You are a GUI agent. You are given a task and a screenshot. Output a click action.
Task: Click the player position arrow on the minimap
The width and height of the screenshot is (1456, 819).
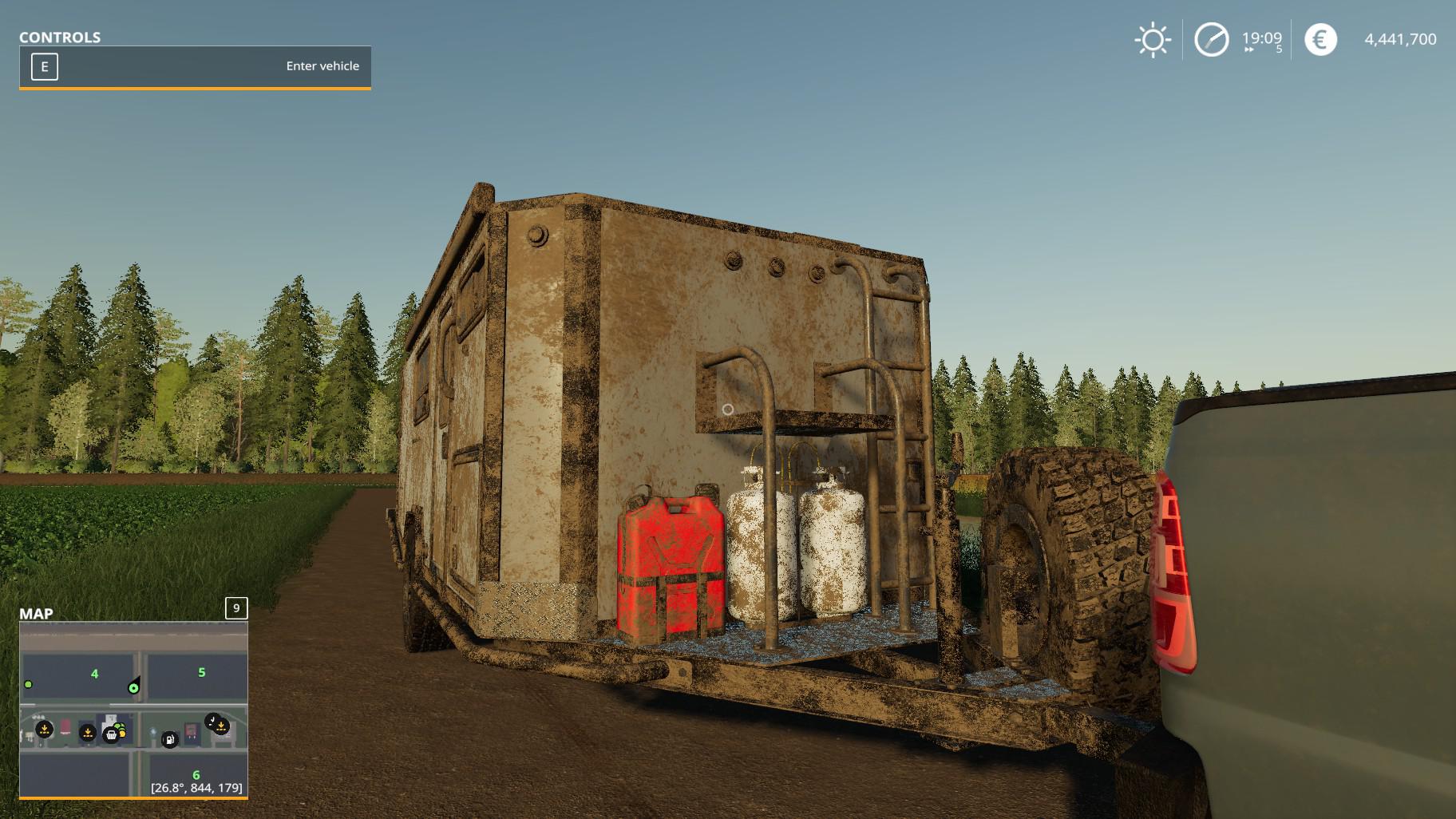point(134,686)
